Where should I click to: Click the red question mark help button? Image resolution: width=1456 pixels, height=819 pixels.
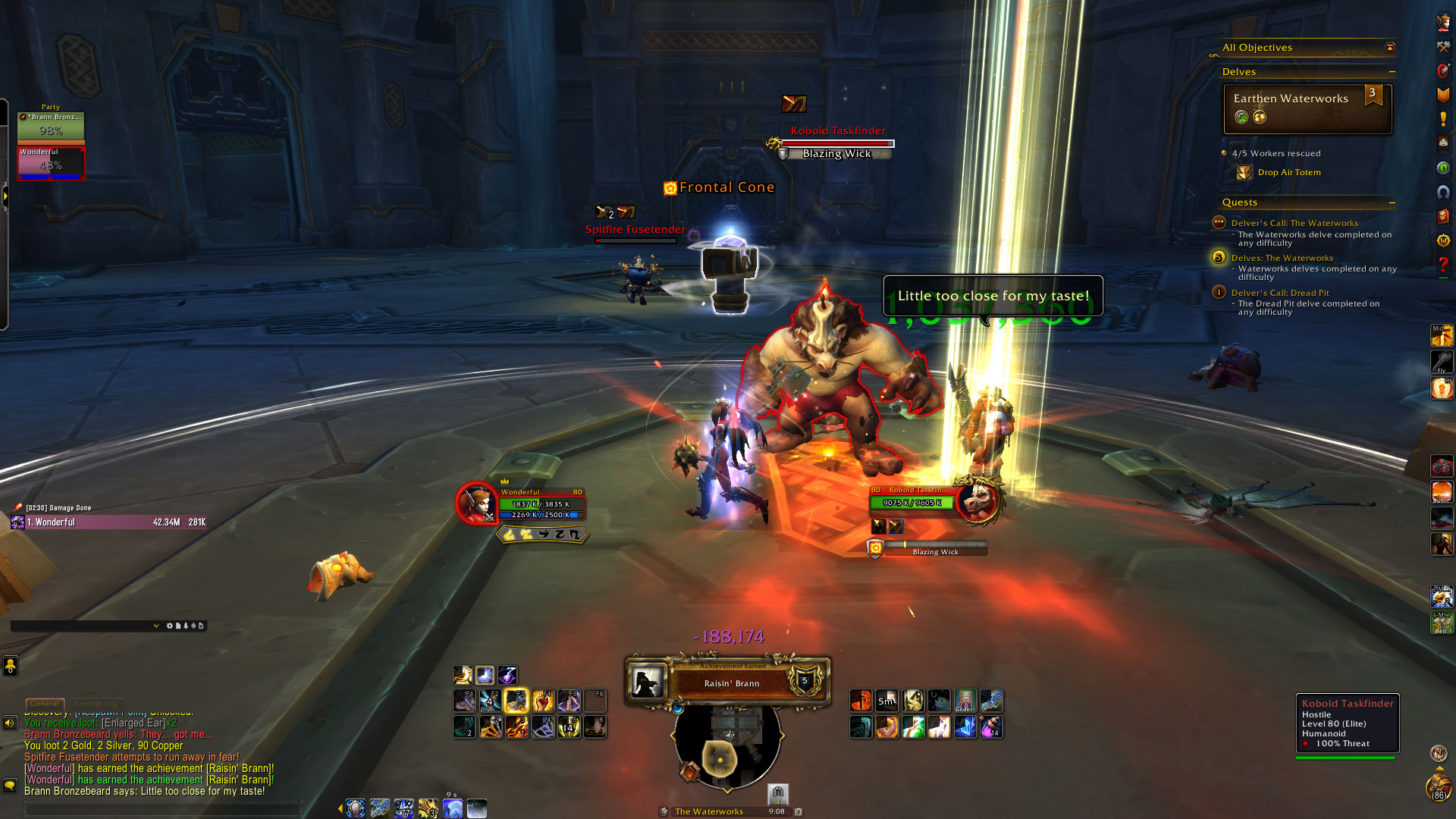(1443, 265)
